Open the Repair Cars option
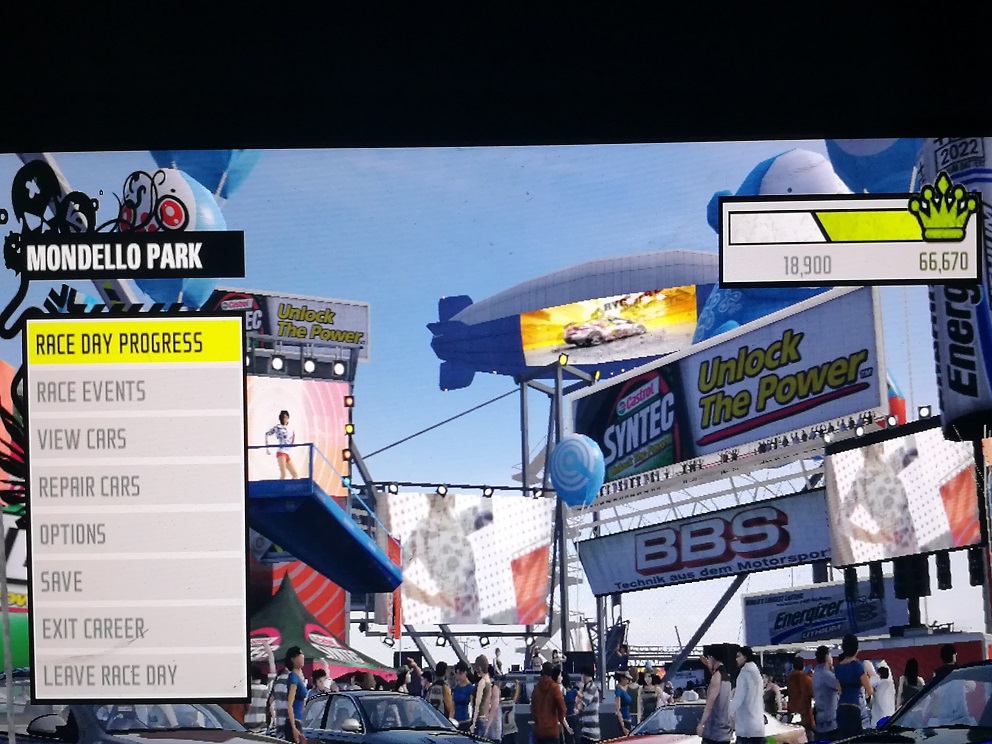 134,486
